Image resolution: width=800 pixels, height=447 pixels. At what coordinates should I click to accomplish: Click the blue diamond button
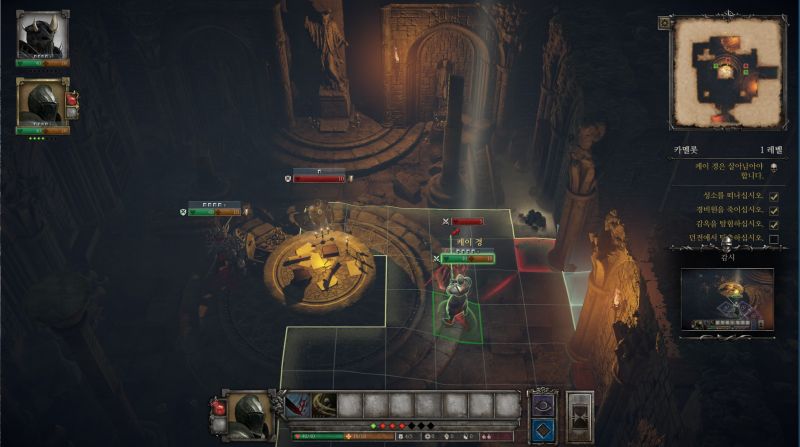[x=543, y=431]
